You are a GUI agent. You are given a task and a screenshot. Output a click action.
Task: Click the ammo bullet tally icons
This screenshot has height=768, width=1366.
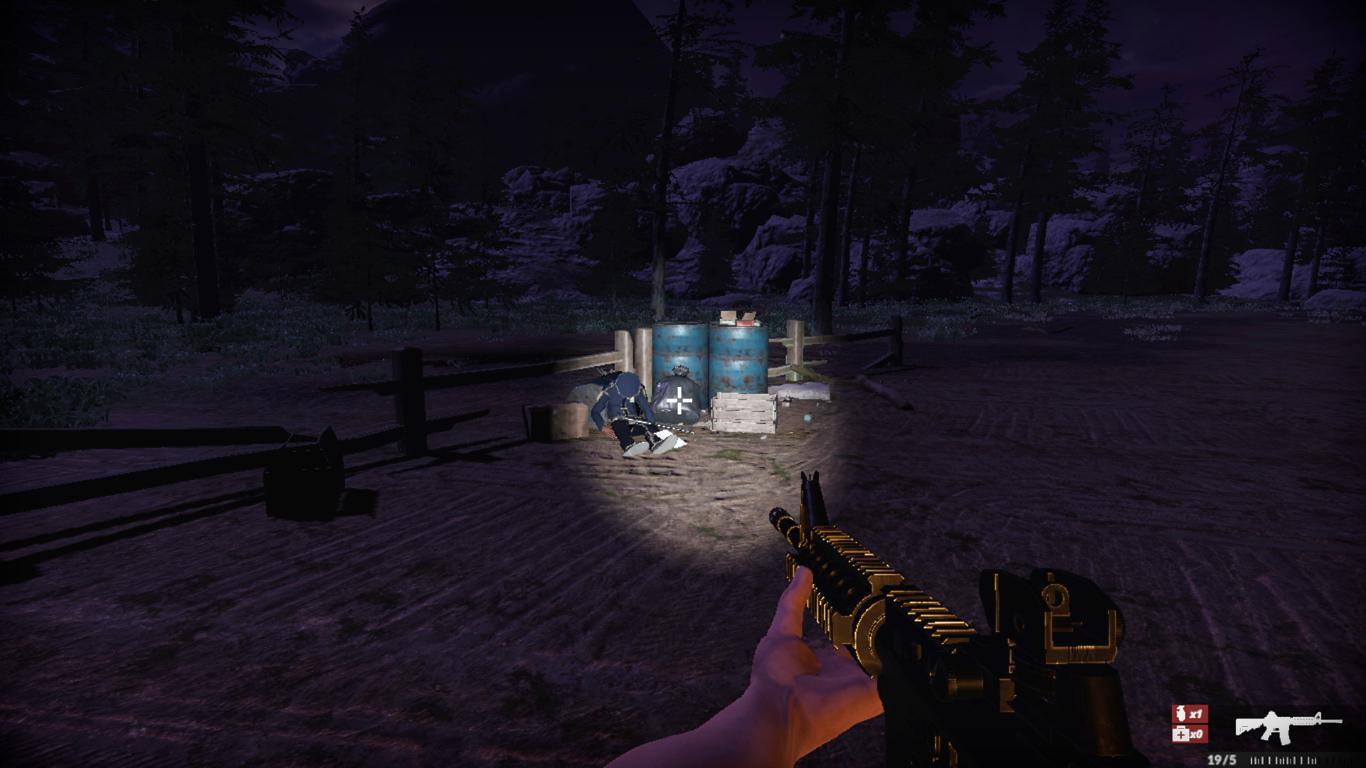click(x=1285, y=759)
